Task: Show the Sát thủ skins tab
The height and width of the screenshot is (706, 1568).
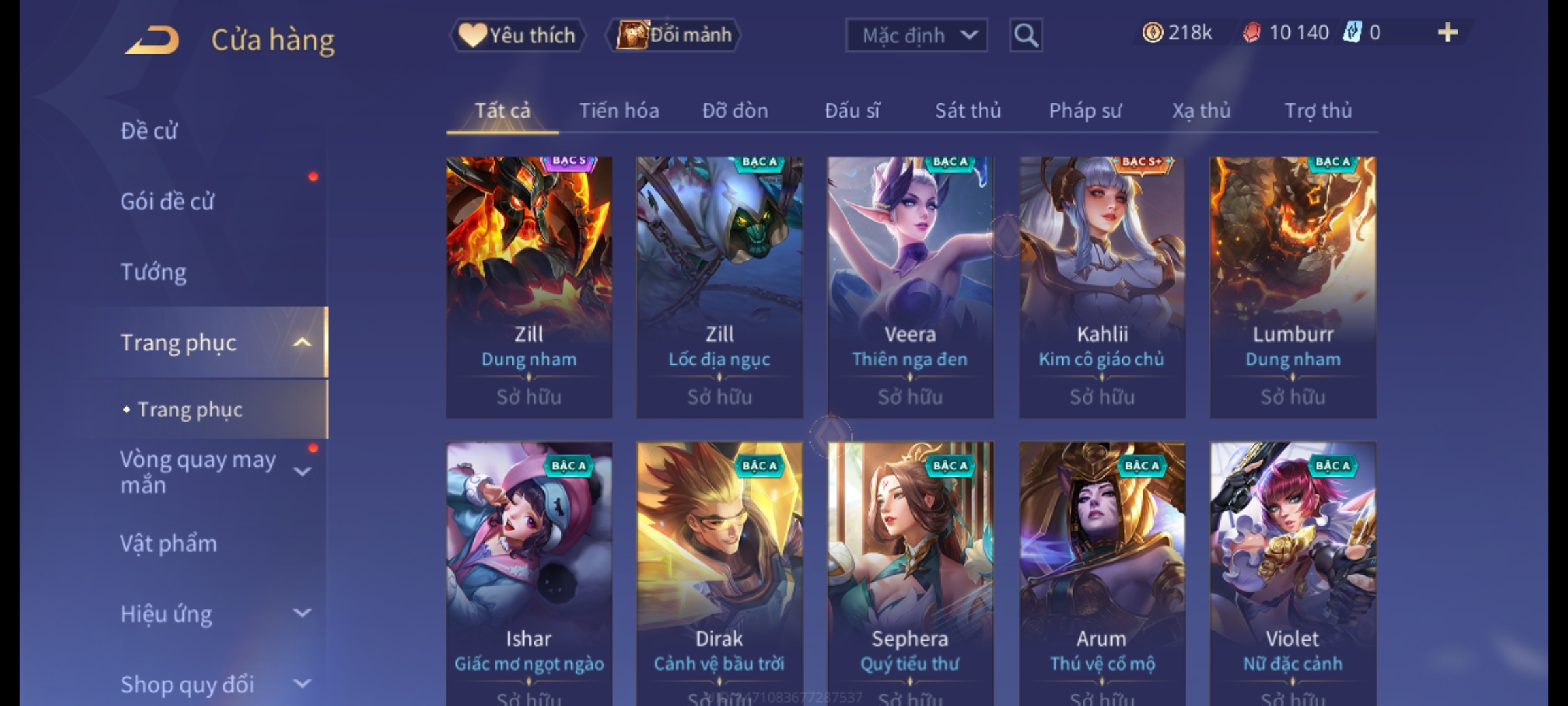Action: (968, 110)
